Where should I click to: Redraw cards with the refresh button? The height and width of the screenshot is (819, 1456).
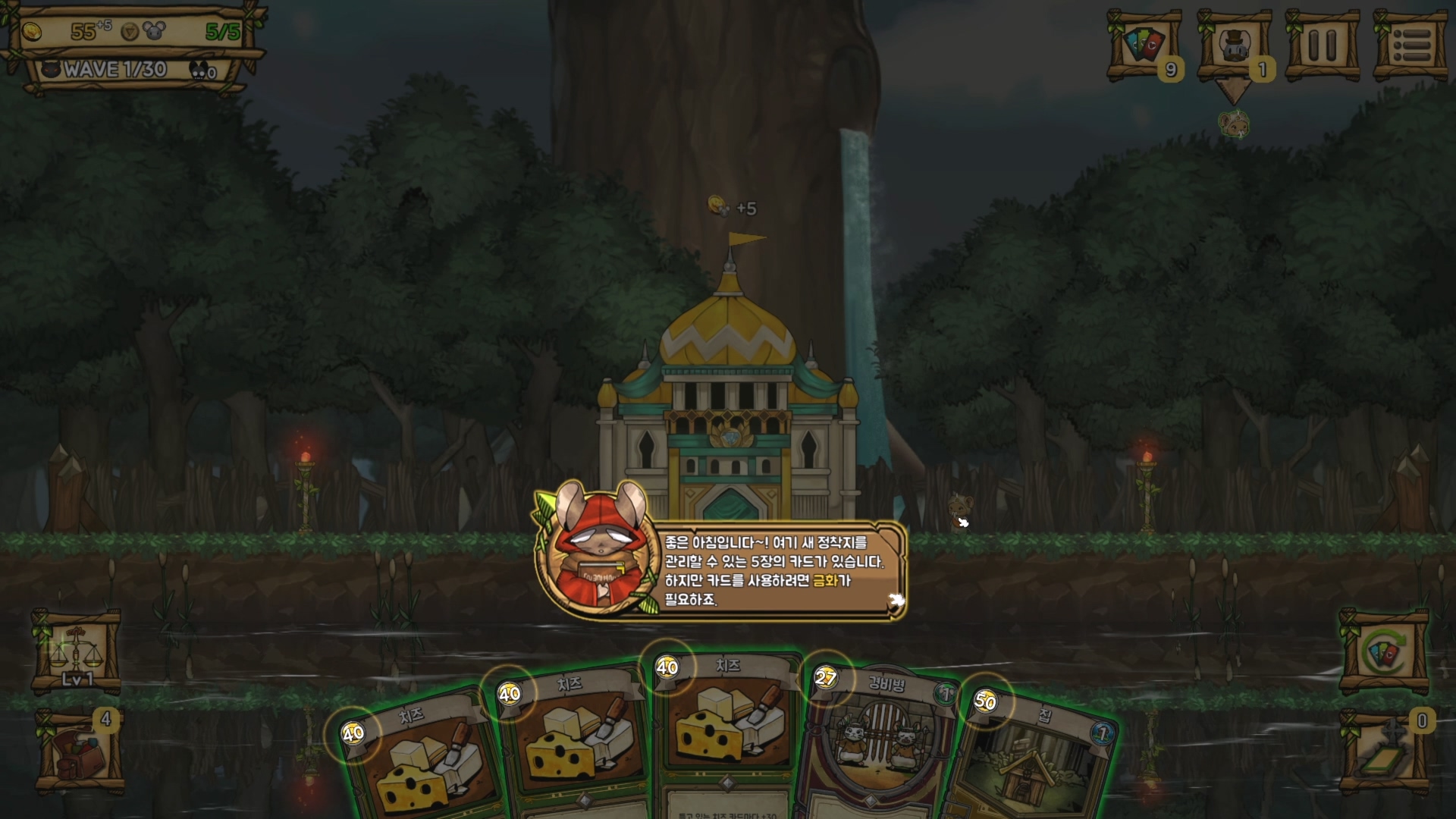click(1384, 652)
